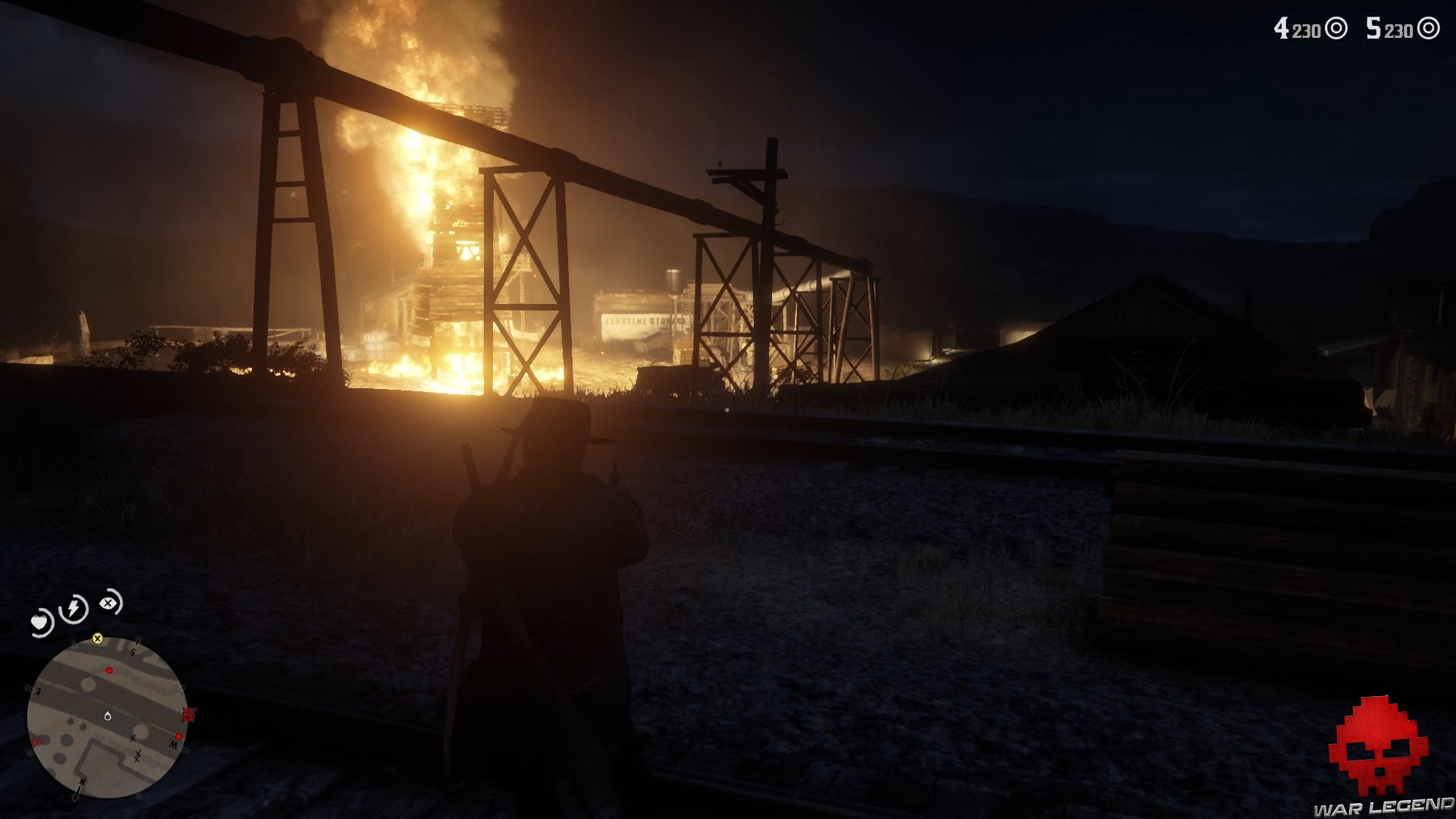This screenshot has width=1456, height=819.
Task: Select the N compass marker on the minimap
Action: (x=82, y=783)
